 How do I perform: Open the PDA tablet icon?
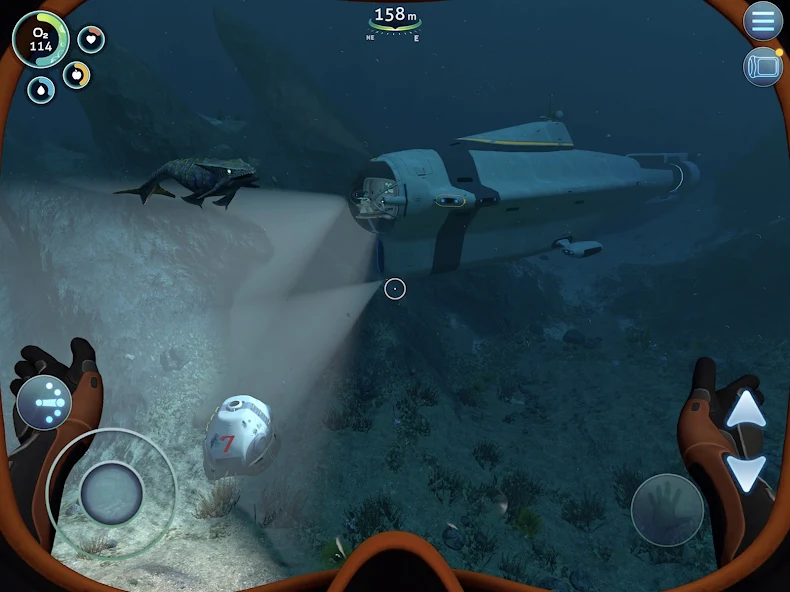(763, 66)
